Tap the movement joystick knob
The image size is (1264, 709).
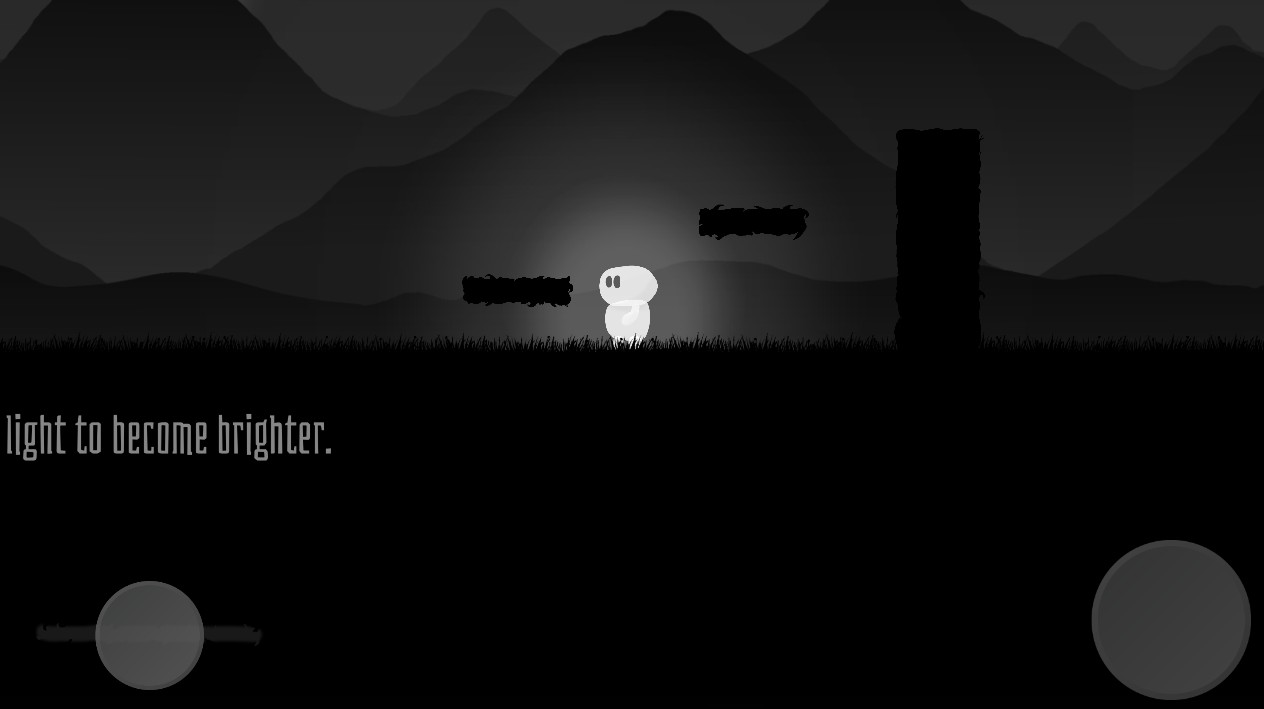[x=150, y=634]
